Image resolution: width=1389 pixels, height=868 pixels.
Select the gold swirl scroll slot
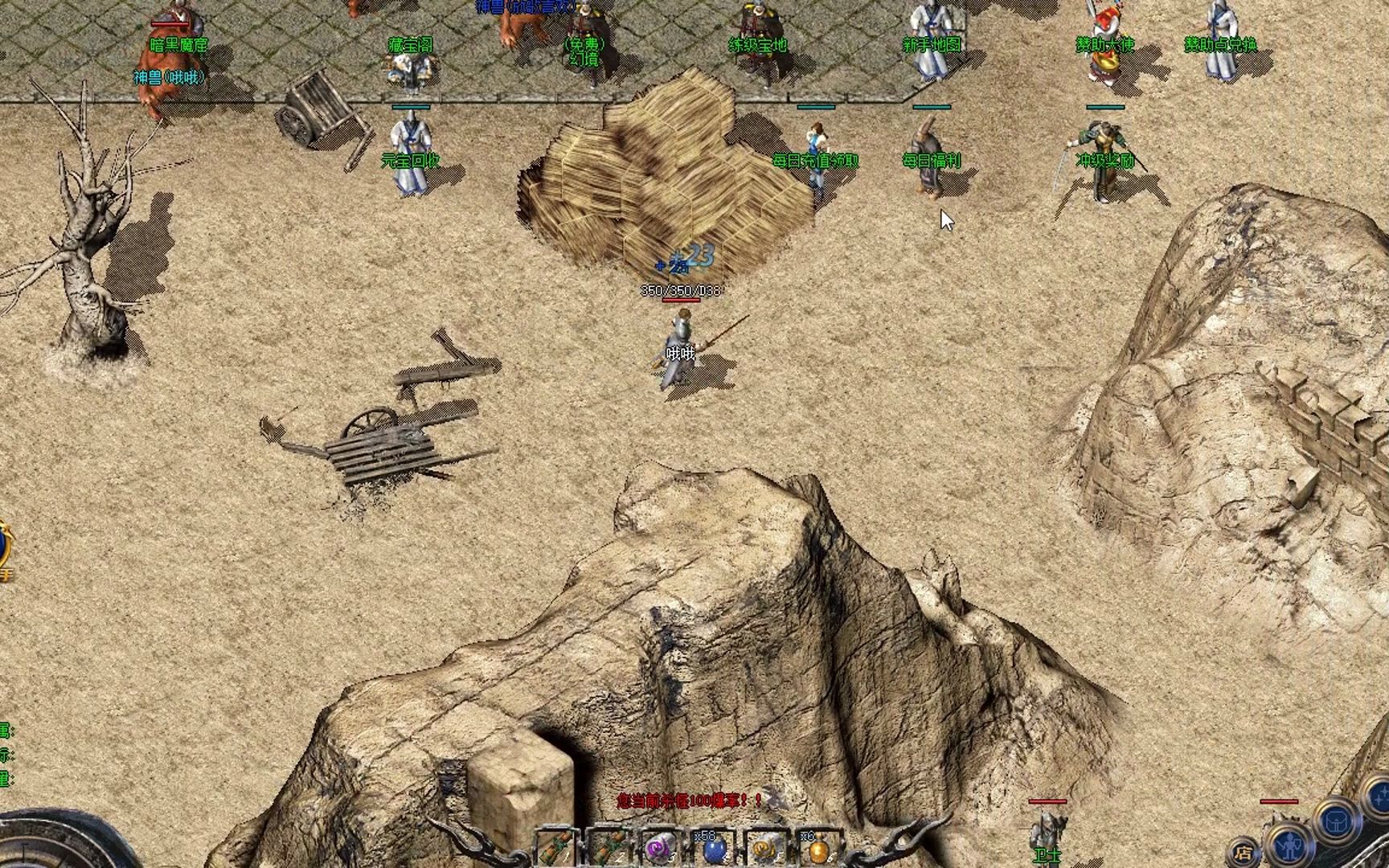764,849
